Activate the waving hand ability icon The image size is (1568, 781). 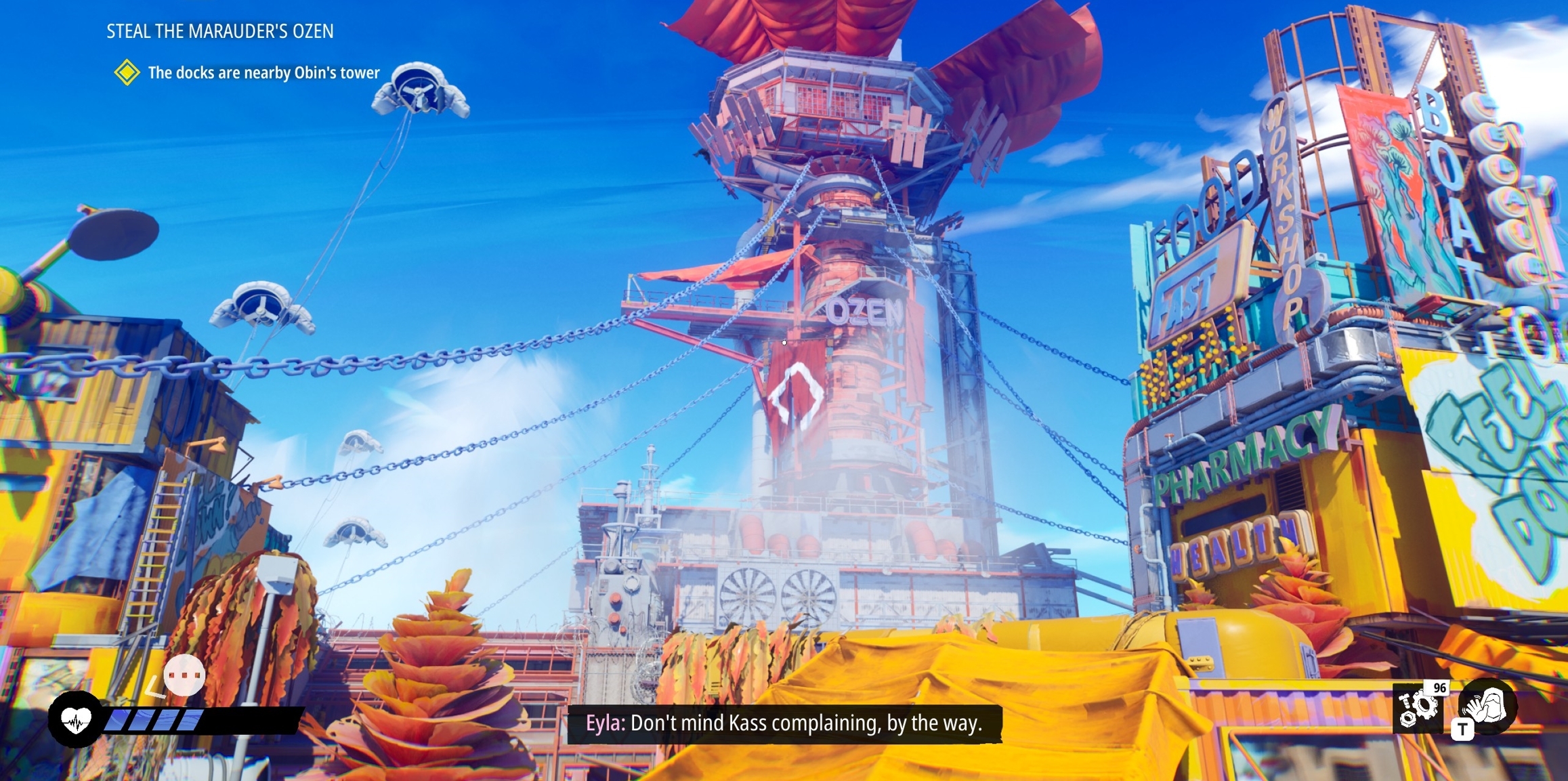tap(1489, 706)
